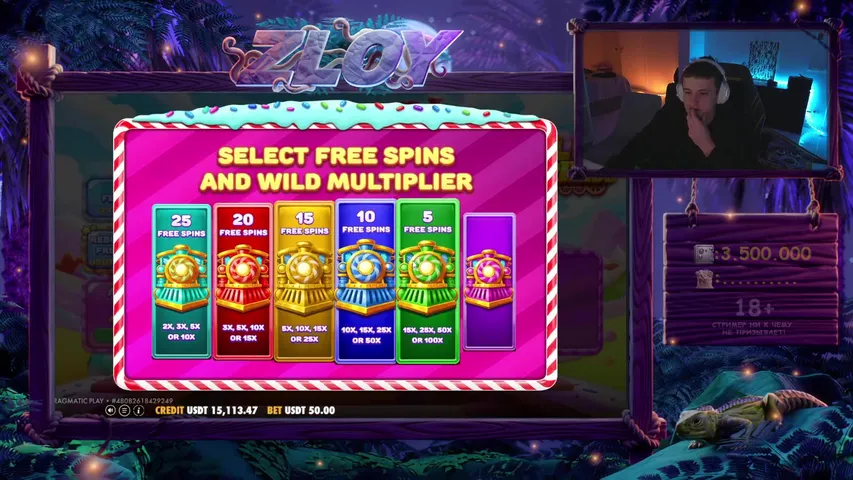Pick the 15 free spins gold train card

pos(304,281)
